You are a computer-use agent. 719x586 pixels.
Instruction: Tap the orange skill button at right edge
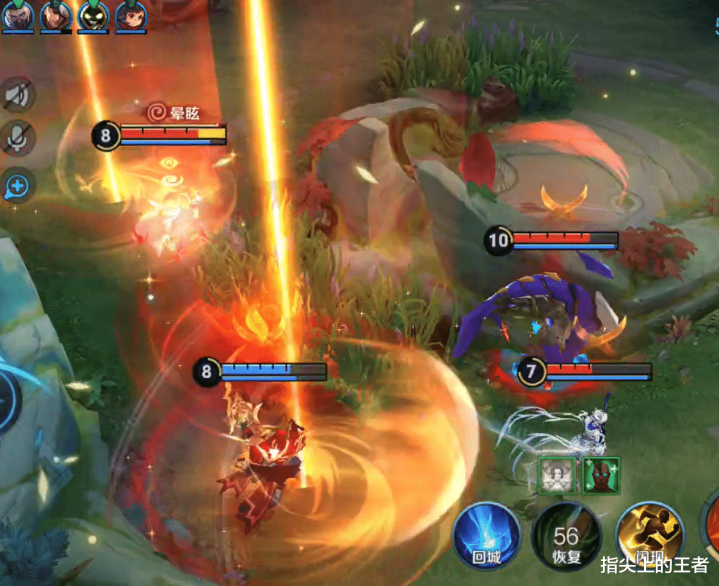(x=711, y=525)
